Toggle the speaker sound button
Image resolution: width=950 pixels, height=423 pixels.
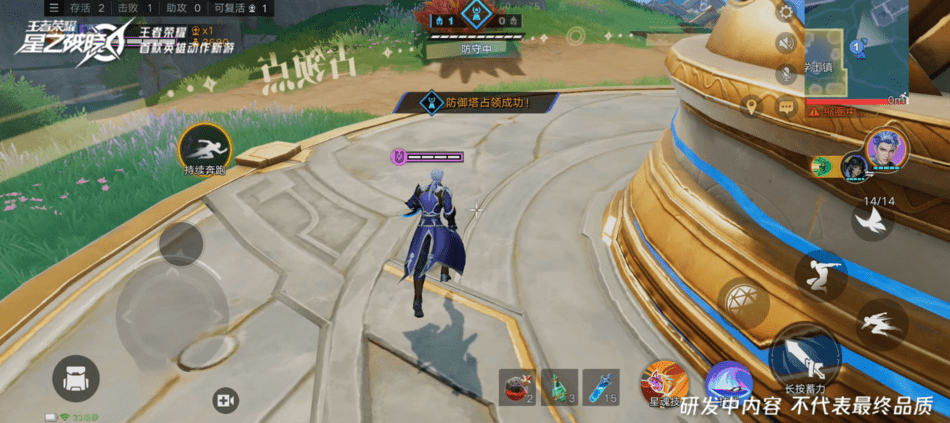click(786, 43)
